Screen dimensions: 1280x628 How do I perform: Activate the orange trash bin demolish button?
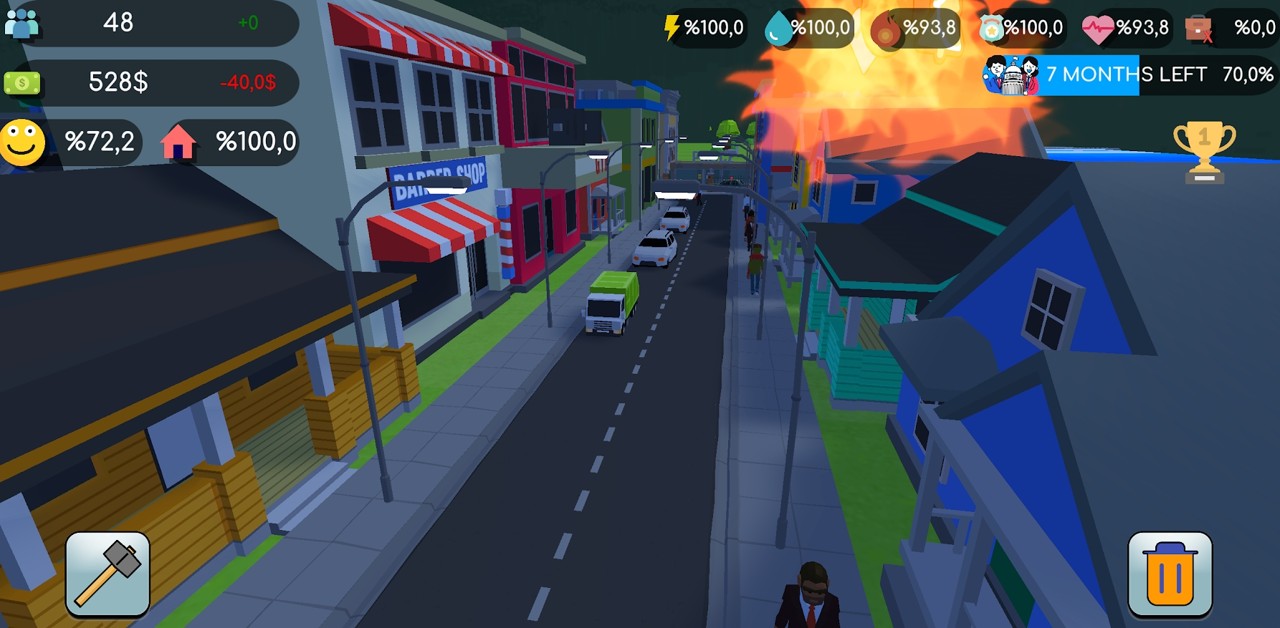[1170, 574]
